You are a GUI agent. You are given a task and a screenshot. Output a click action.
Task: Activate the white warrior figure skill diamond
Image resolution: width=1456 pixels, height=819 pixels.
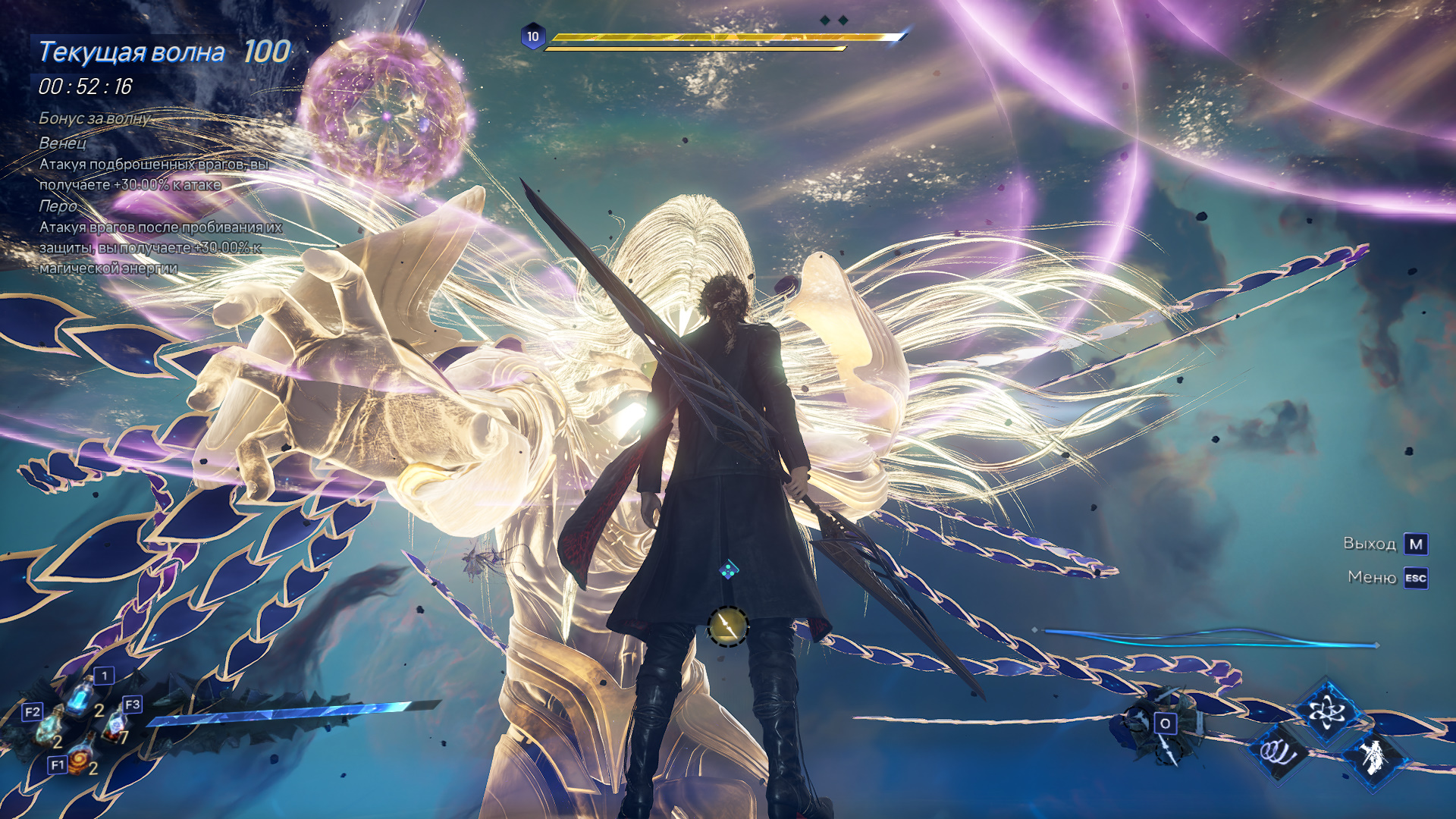click(1374, 756)
